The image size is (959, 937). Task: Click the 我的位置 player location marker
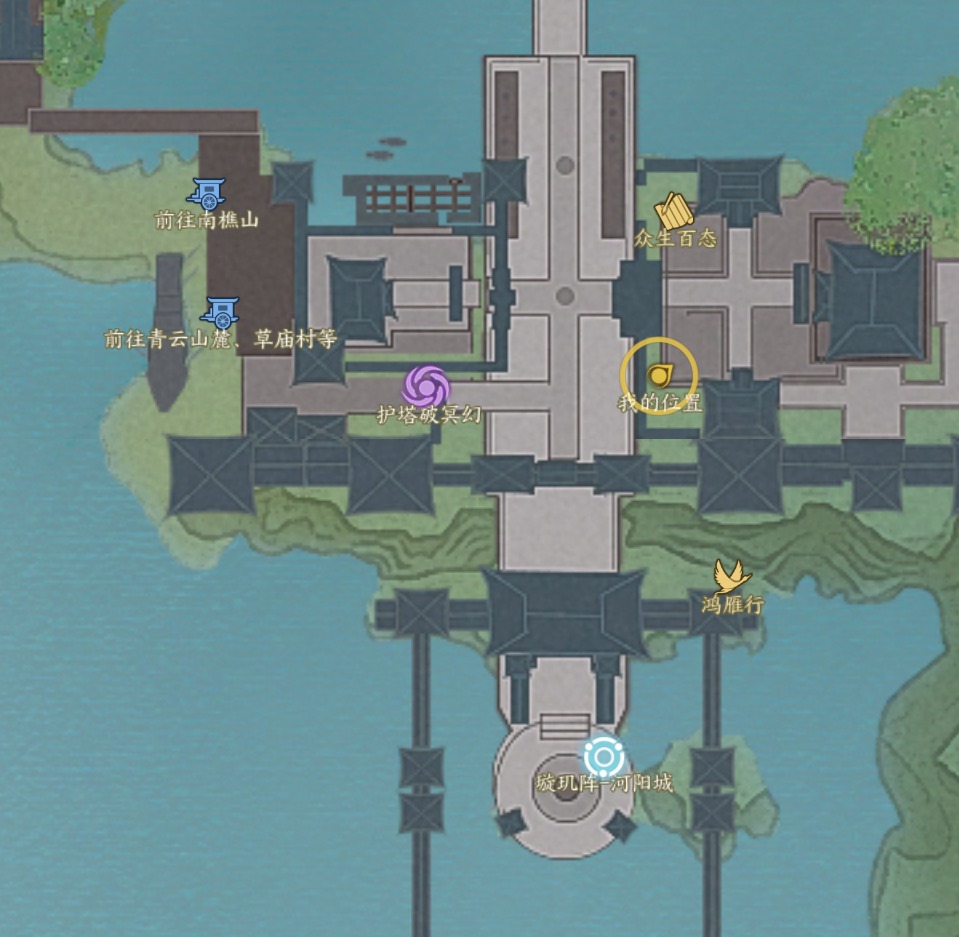point(658,376)
